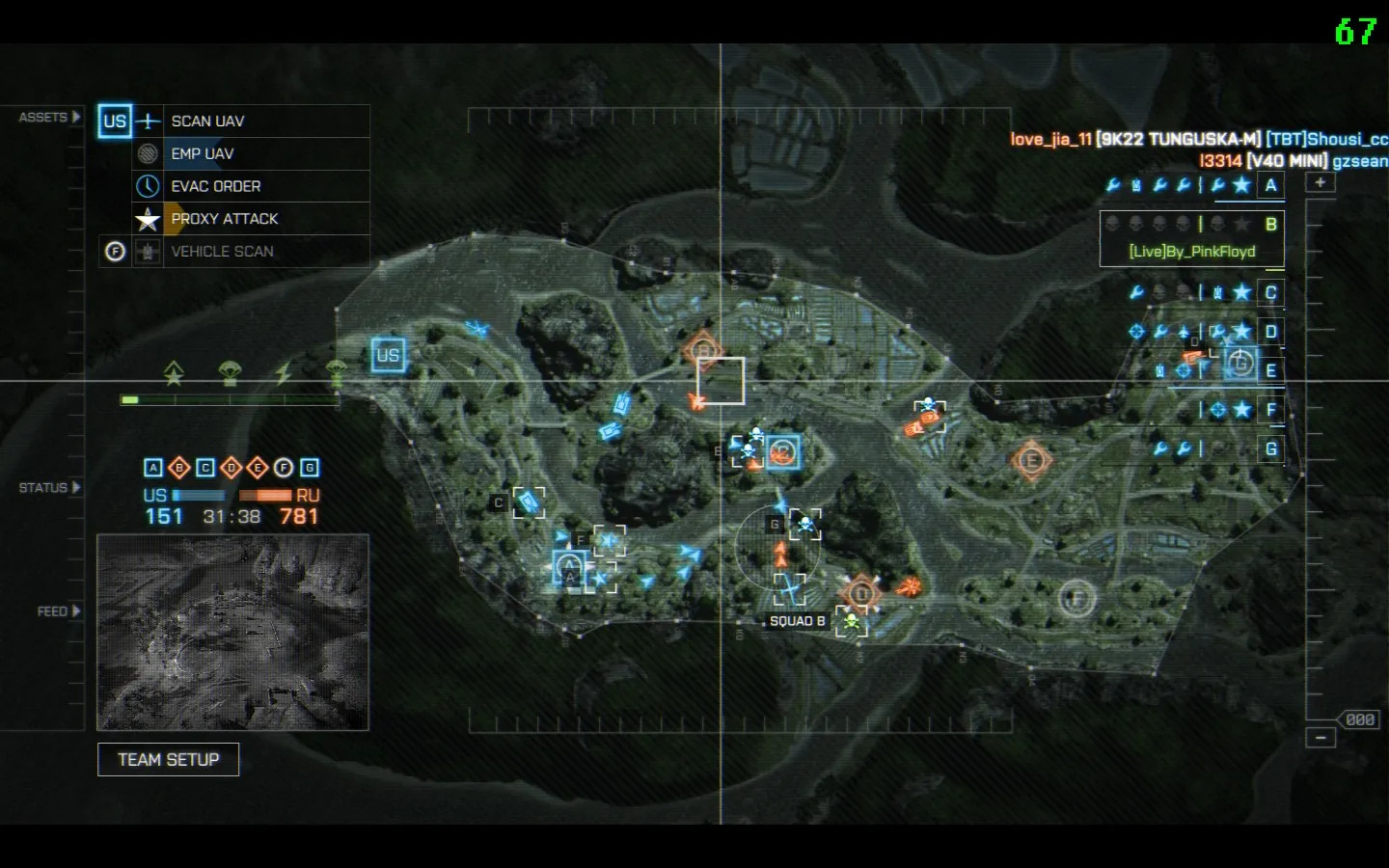Select squad A in the squad list
This screenshot has width=1389, height=868.
[1270, 185]
